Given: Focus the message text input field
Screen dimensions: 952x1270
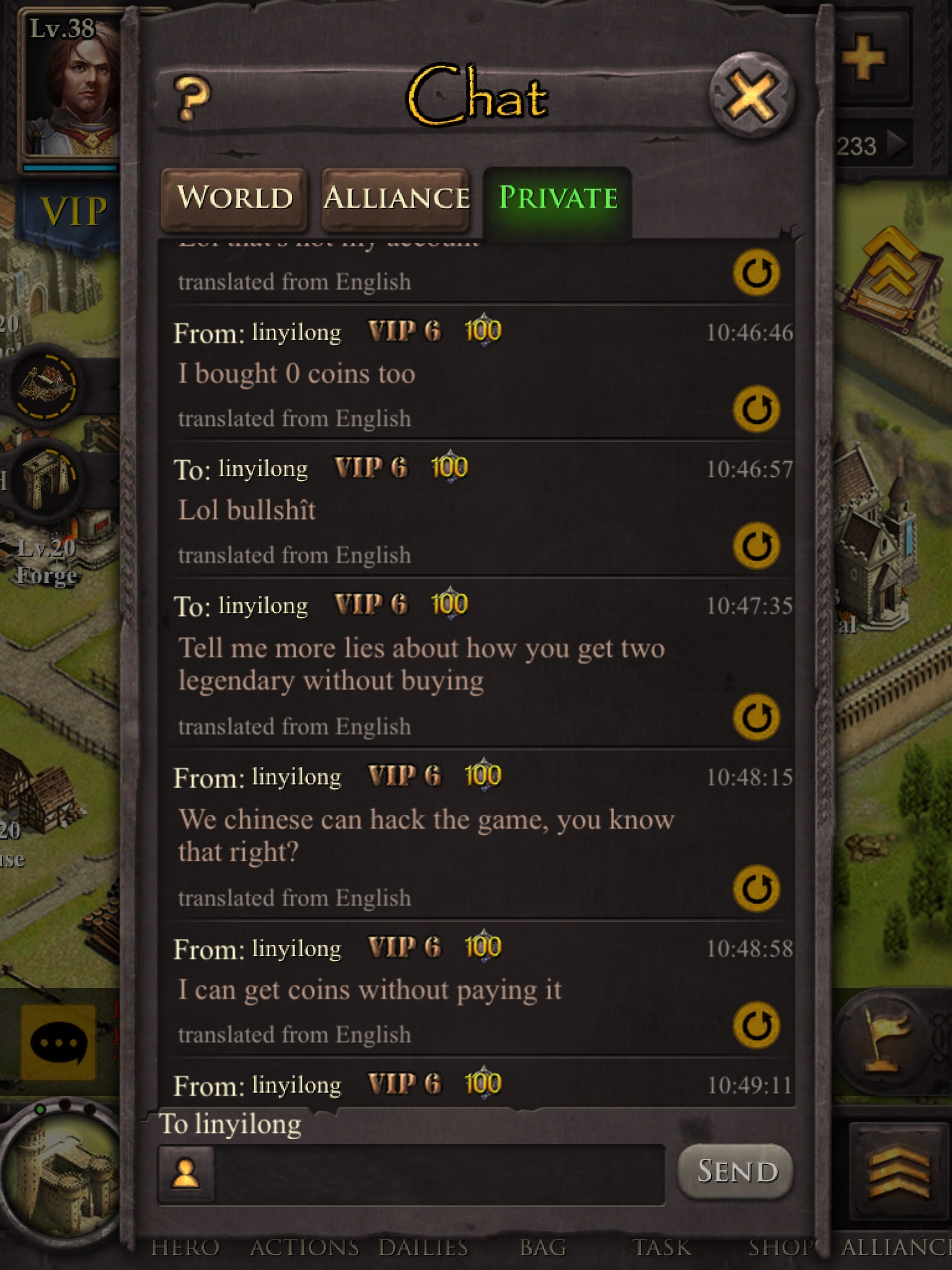Looking at the screenshot, I should [439, 1174].
